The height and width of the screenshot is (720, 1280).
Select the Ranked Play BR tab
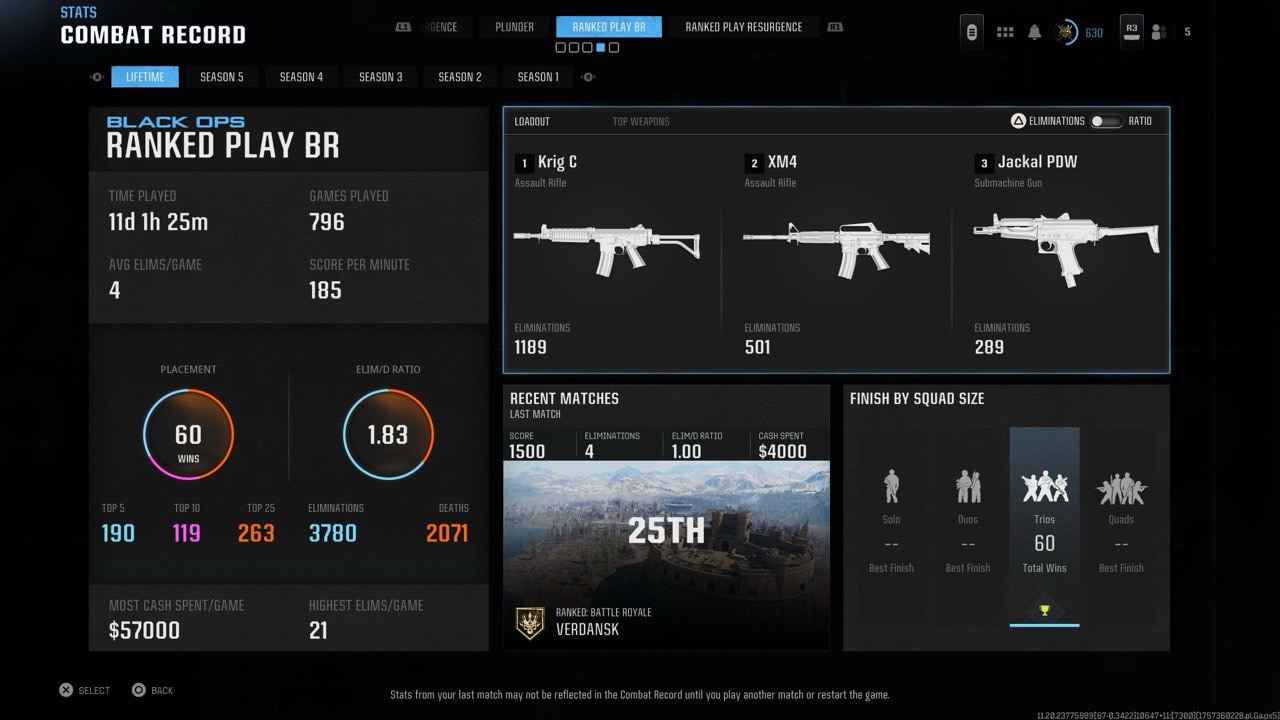609,27
